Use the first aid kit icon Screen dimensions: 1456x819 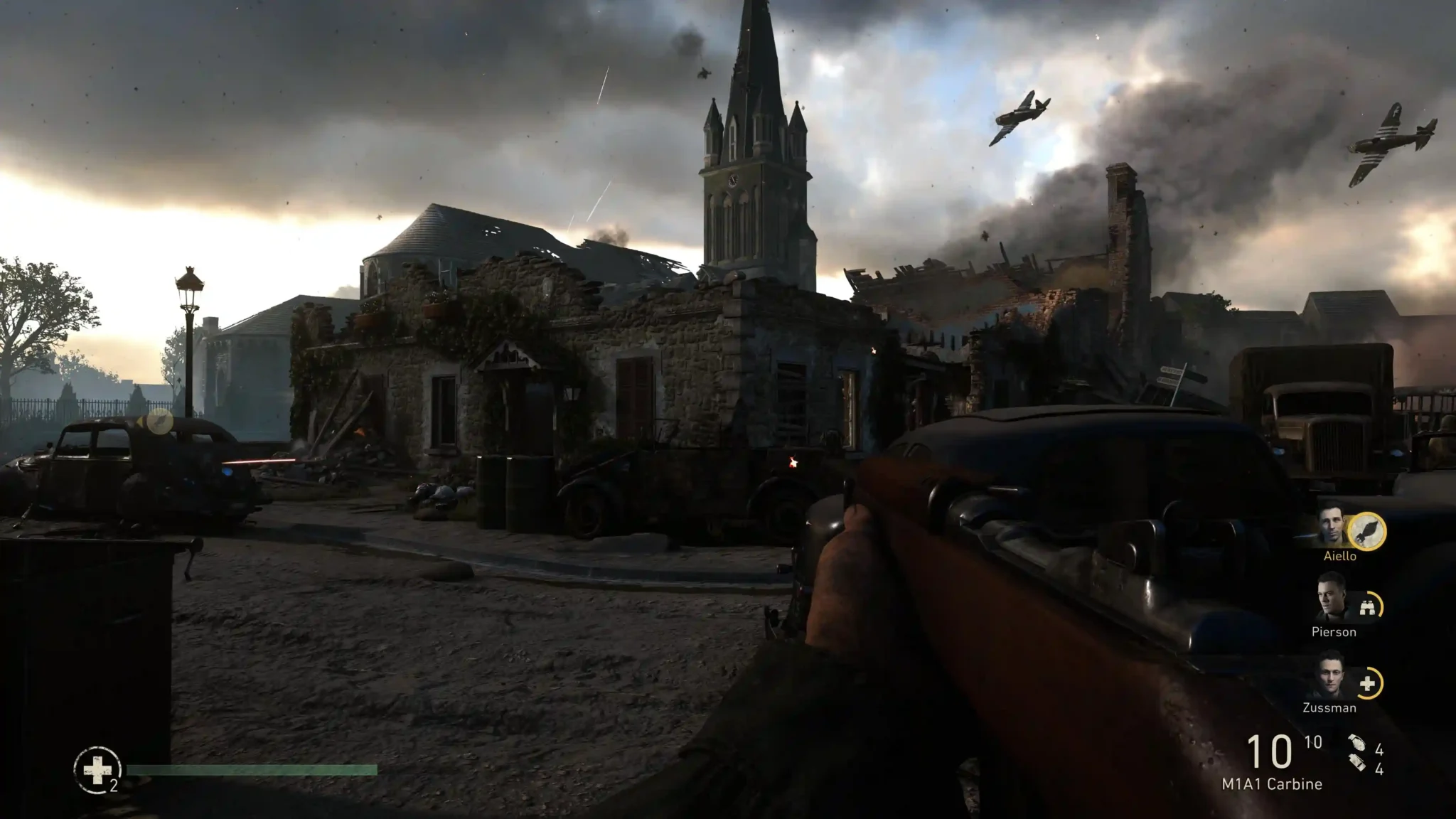(x=97, y=769)
